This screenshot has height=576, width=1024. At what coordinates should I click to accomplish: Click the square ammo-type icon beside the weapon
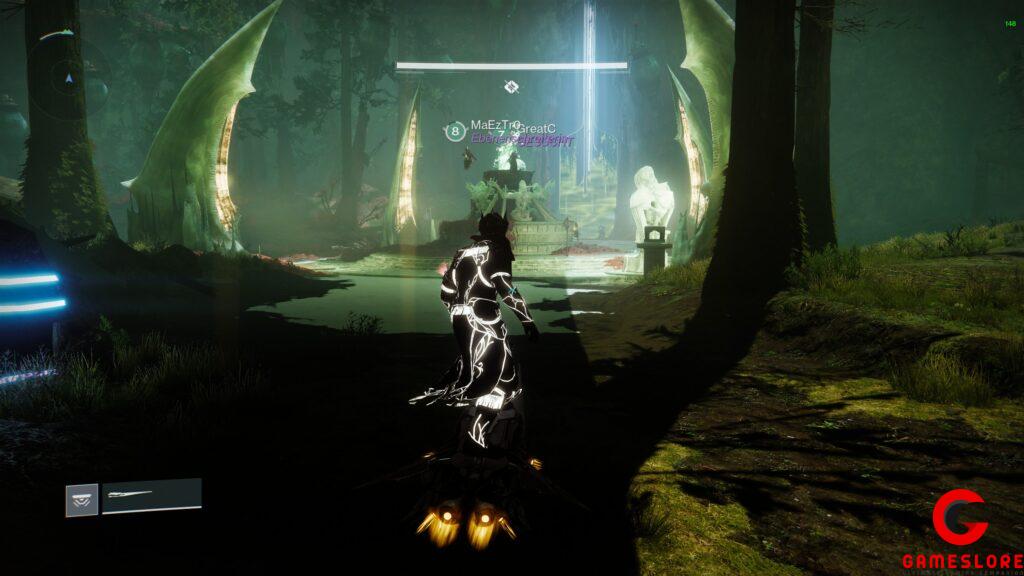pyautogui.click(x=82, y=500)
